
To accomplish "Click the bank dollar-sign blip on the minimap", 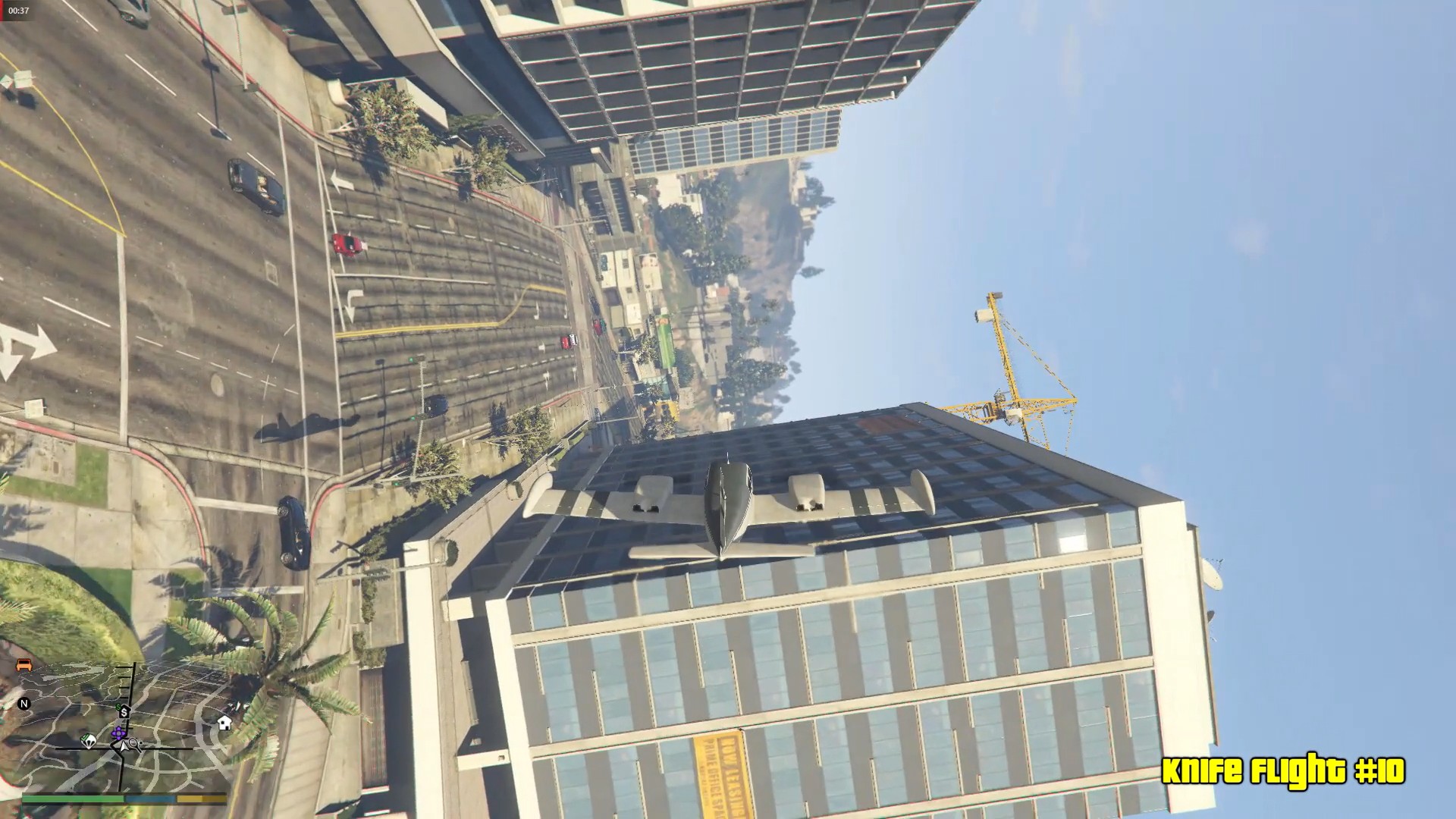I will point(124,711).
